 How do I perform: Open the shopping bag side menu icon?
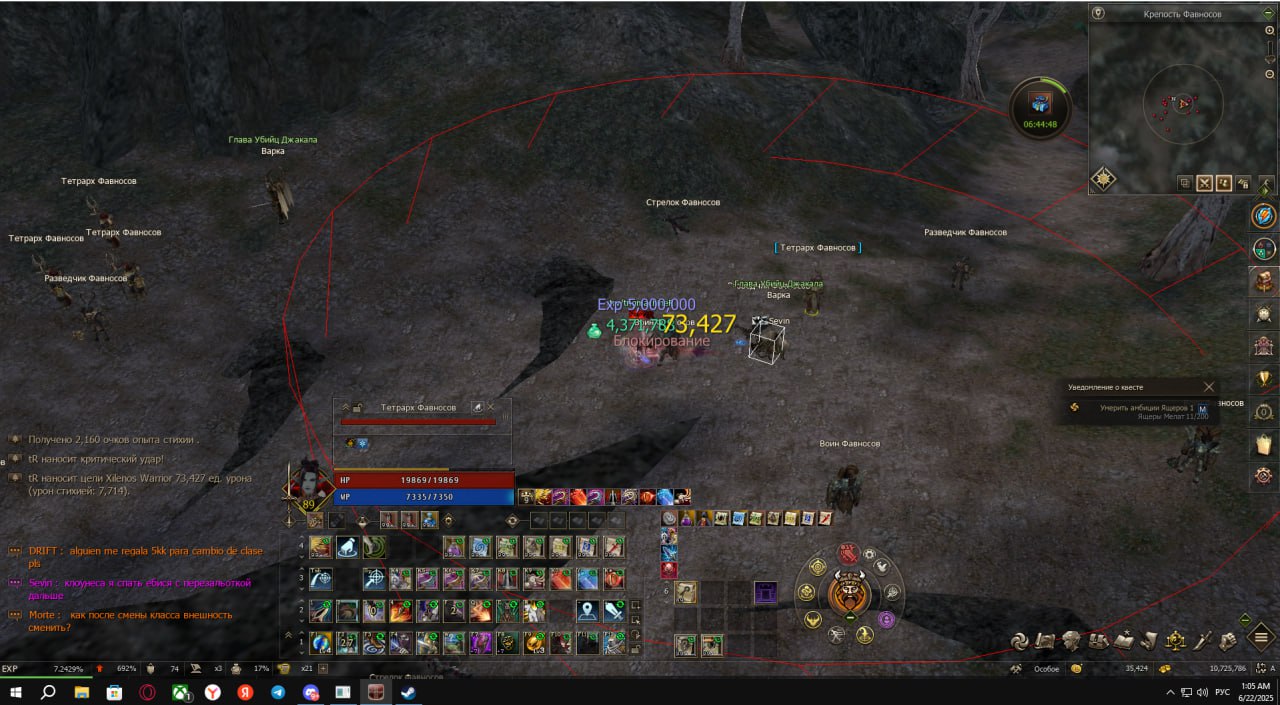[1264, 444]
